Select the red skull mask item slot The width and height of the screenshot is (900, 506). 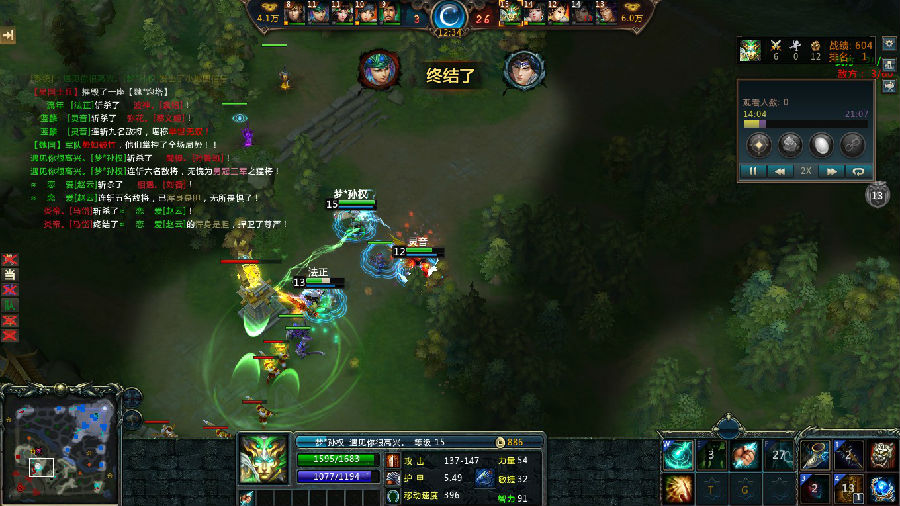(x=882, y=455)
